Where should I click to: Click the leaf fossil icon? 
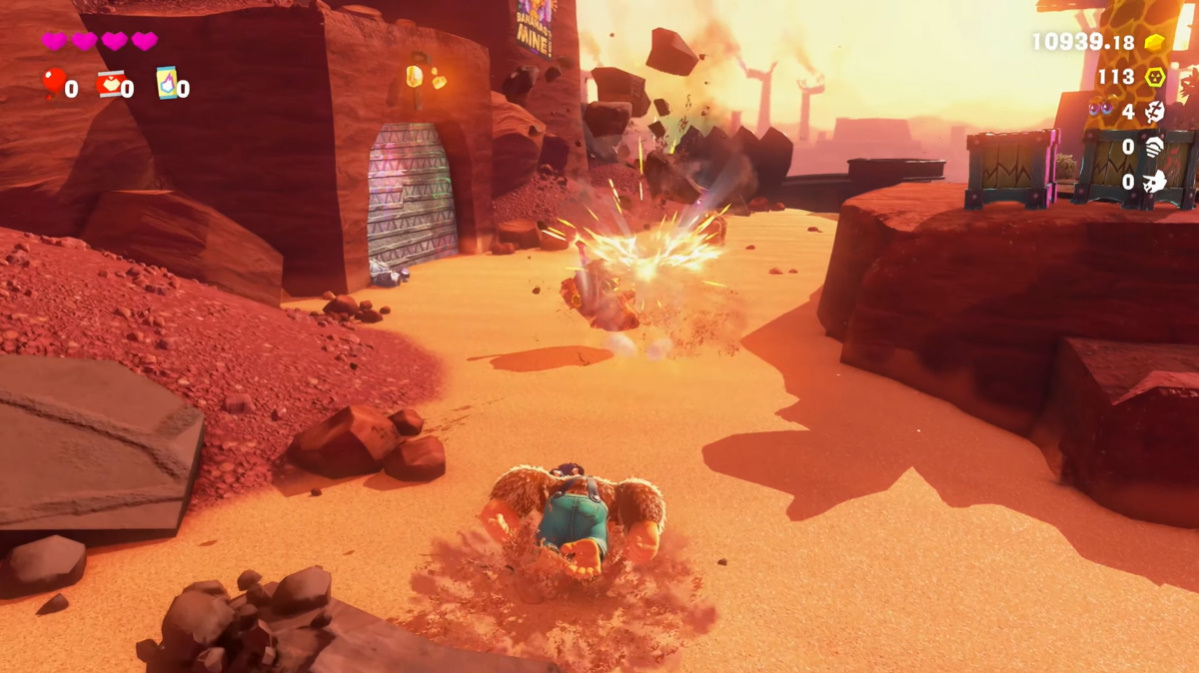tap(1155, 112)
